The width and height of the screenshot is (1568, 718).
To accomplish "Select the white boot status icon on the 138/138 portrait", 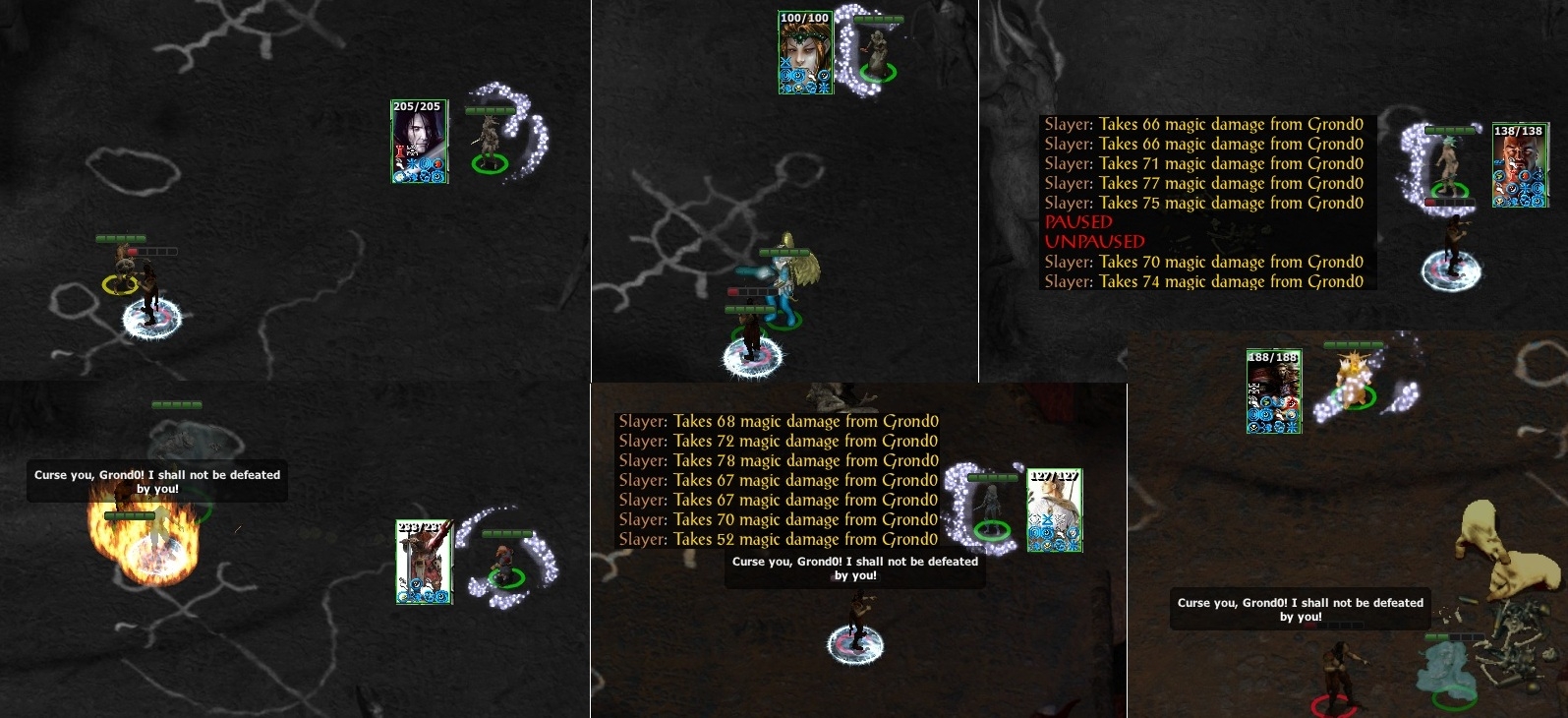I will pyautogui.click(x=1499, y=188).
